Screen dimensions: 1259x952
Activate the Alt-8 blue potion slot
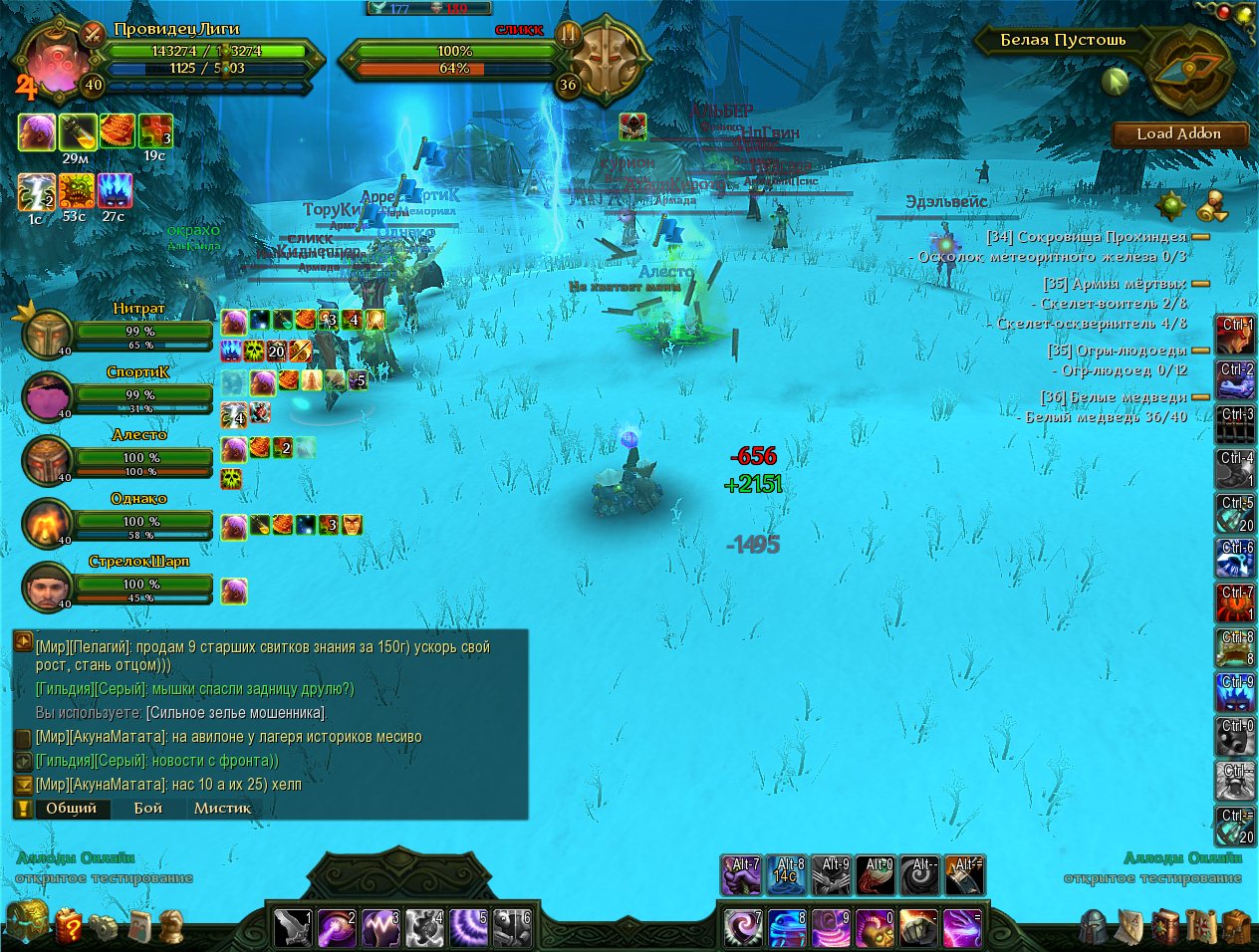coord(786,875)
